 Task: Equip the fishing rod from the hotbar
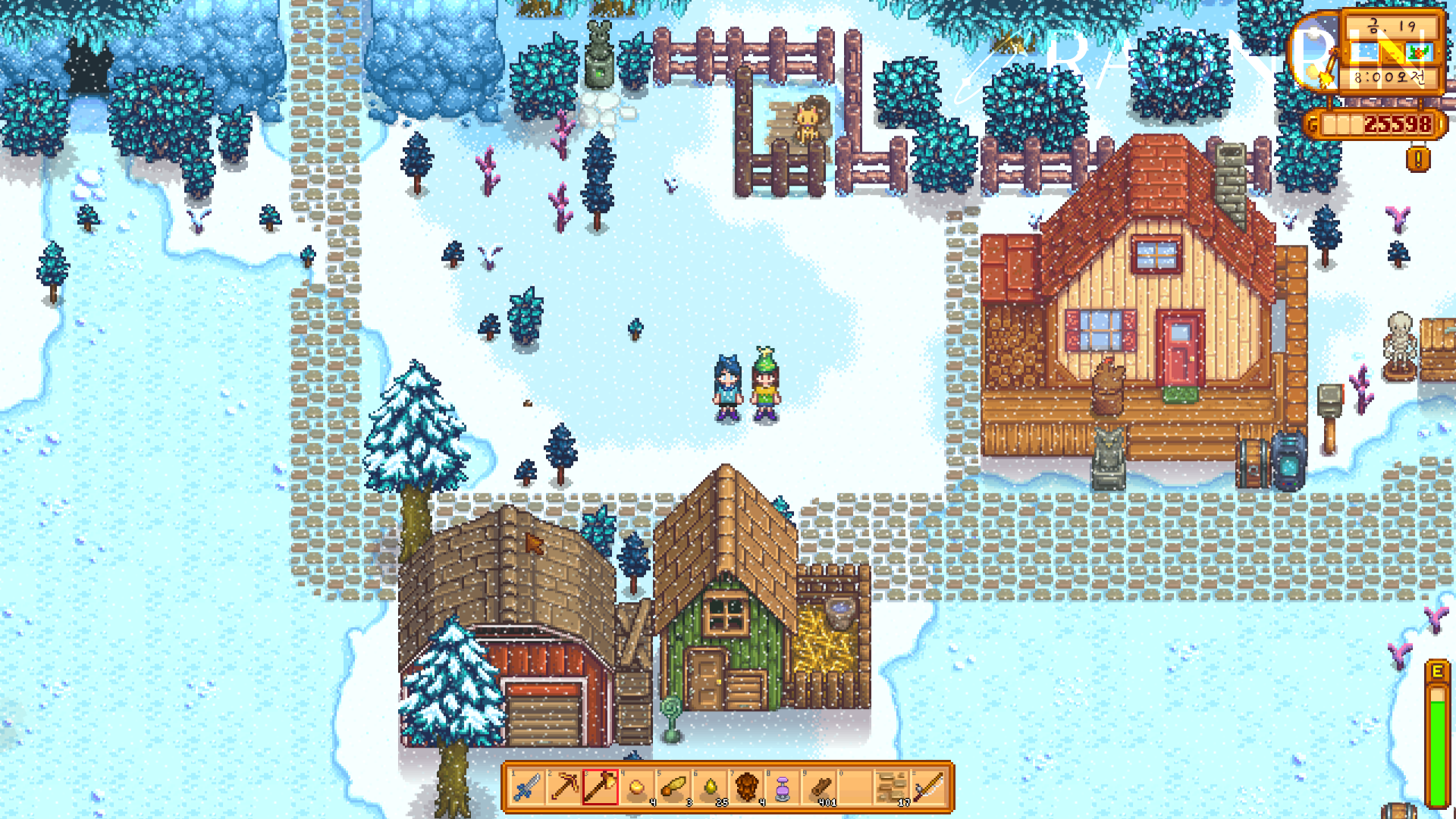click(x=929, y=787)
